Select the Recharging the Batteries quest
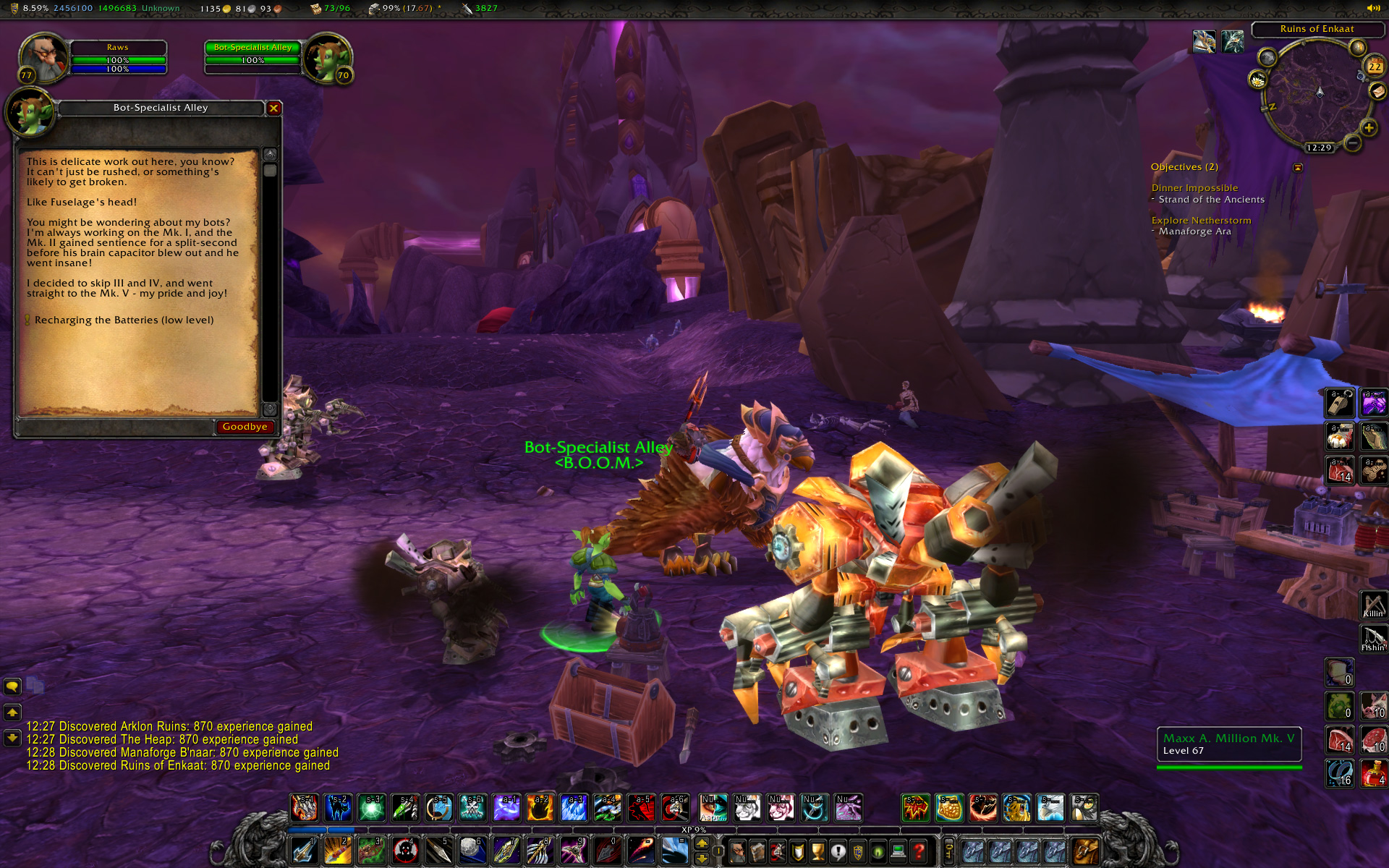1389x868 pixels. (124, 320)
